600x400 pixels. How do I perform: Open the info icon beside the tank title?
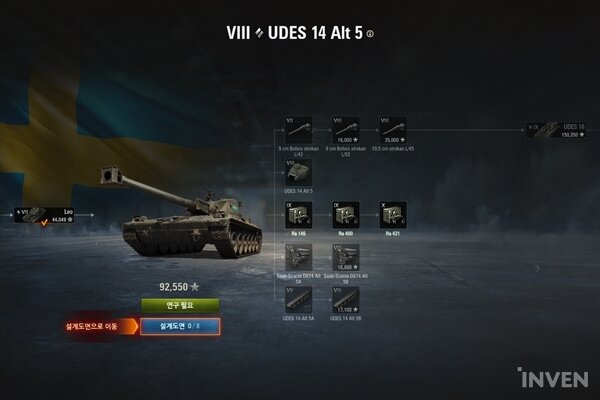point(370,33)
